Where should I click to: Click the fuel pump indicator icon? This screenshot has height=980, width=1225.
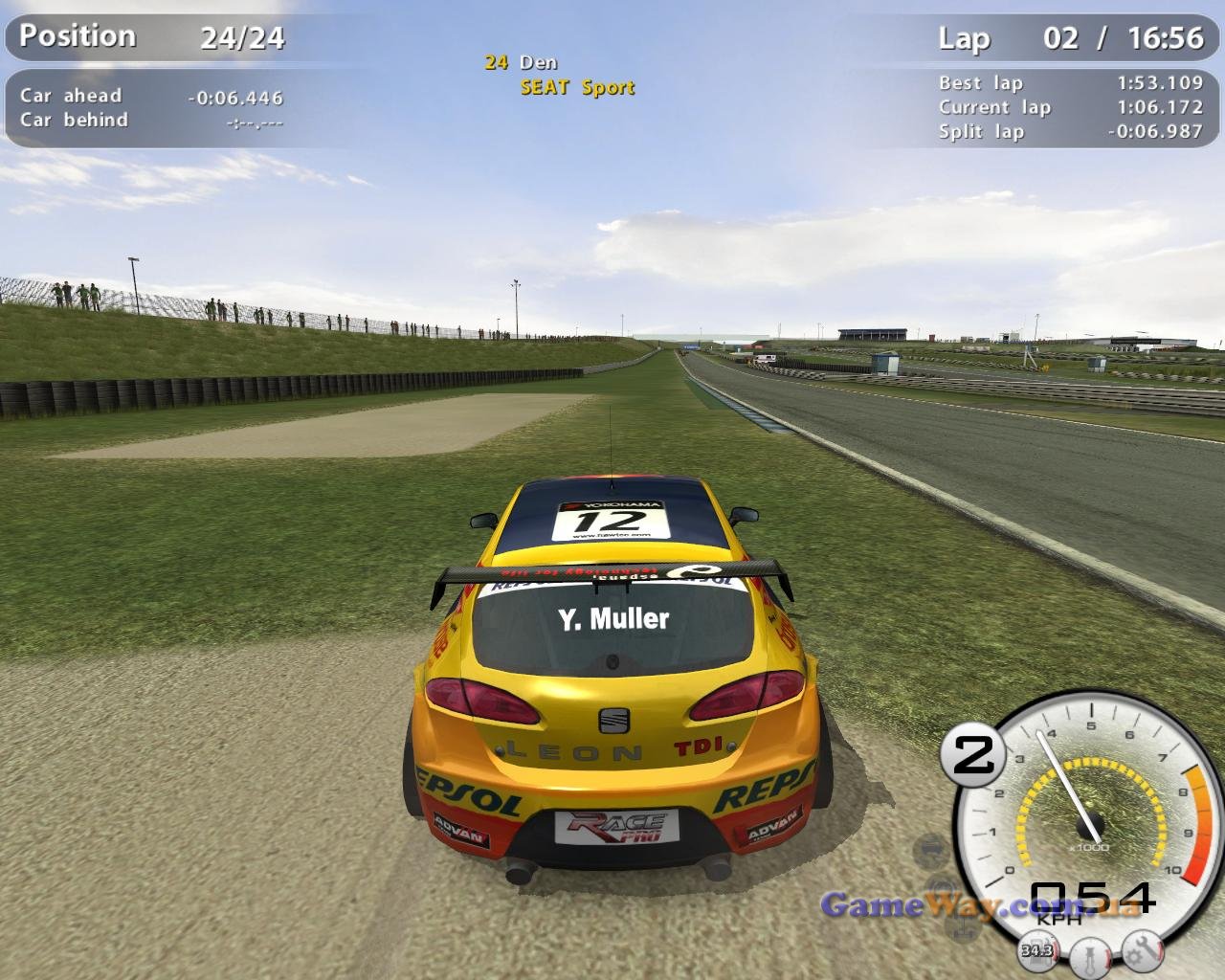(x=1037, y=950)
